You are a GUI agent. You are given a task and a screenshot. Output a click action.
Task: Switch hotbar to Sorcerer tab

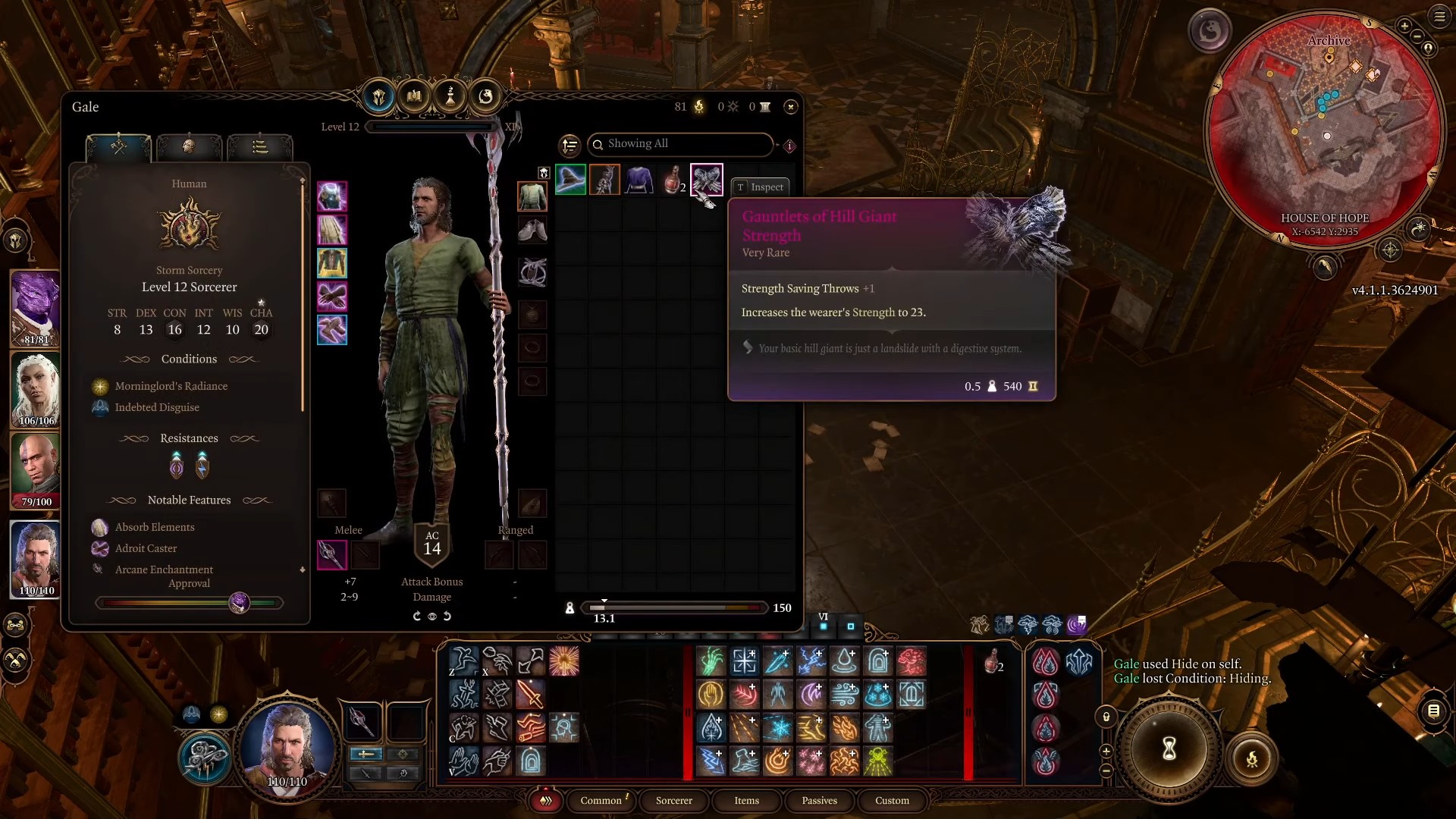tap(673, 800)
